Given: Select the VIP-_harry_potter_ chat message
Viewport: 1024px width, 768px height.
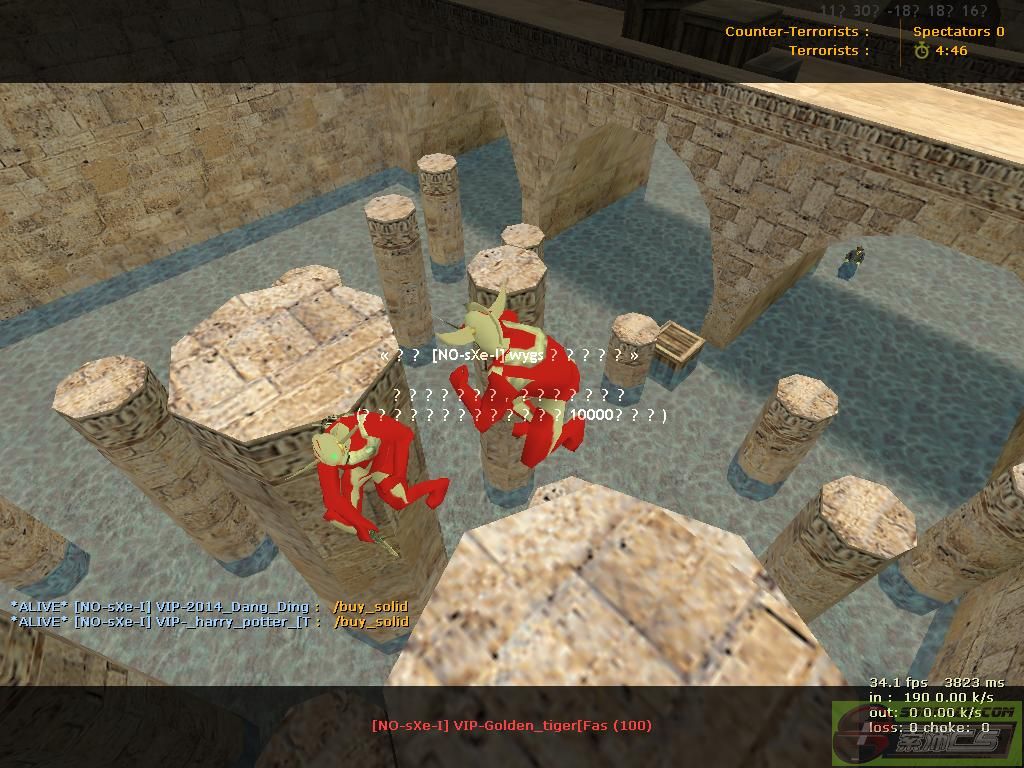Looking at the screenshot, I should click(x=209, y=621).
